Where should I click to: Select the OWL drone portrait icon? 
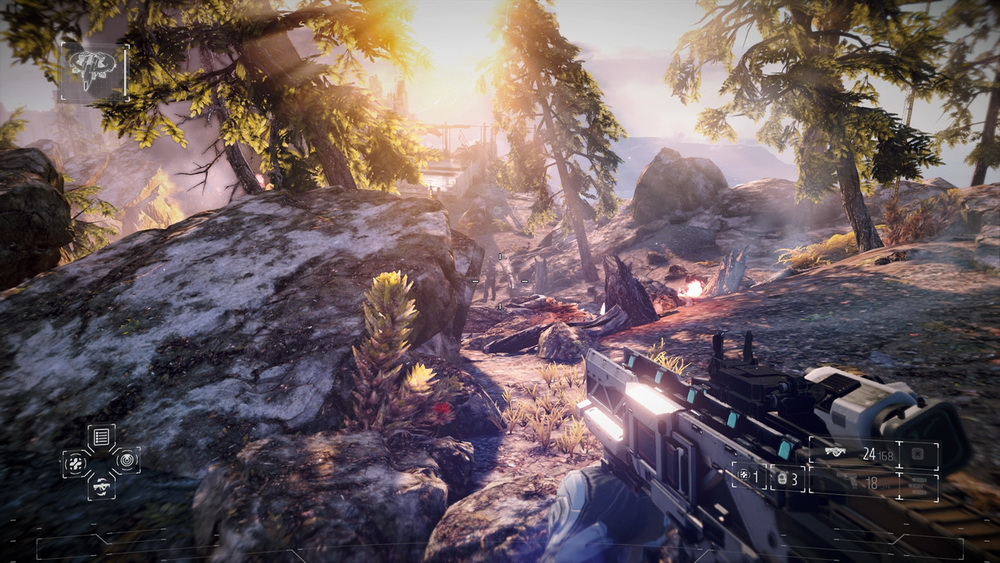93,72
